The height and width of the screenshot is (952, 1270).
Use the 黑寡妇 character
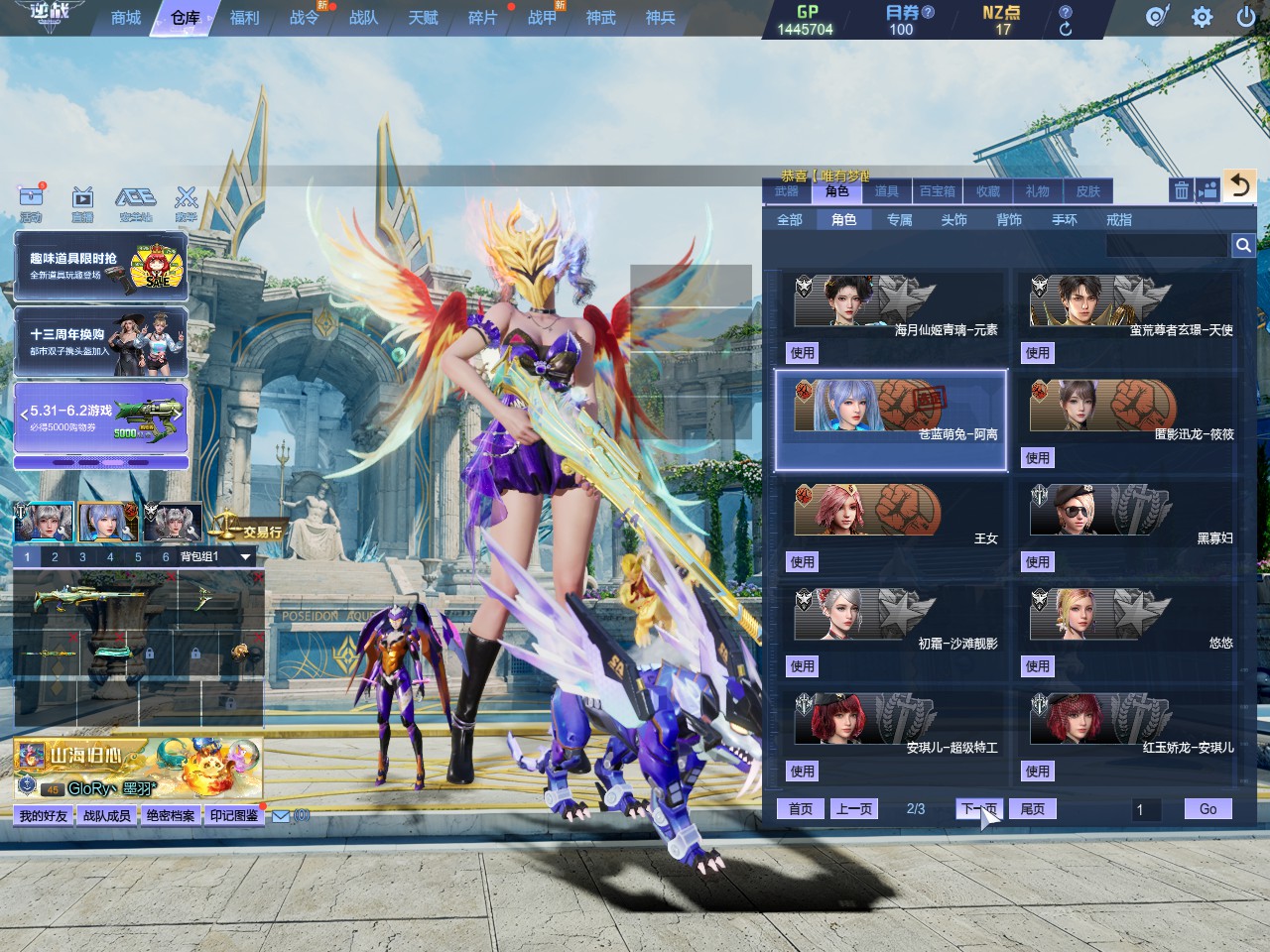coord(1038,562)
